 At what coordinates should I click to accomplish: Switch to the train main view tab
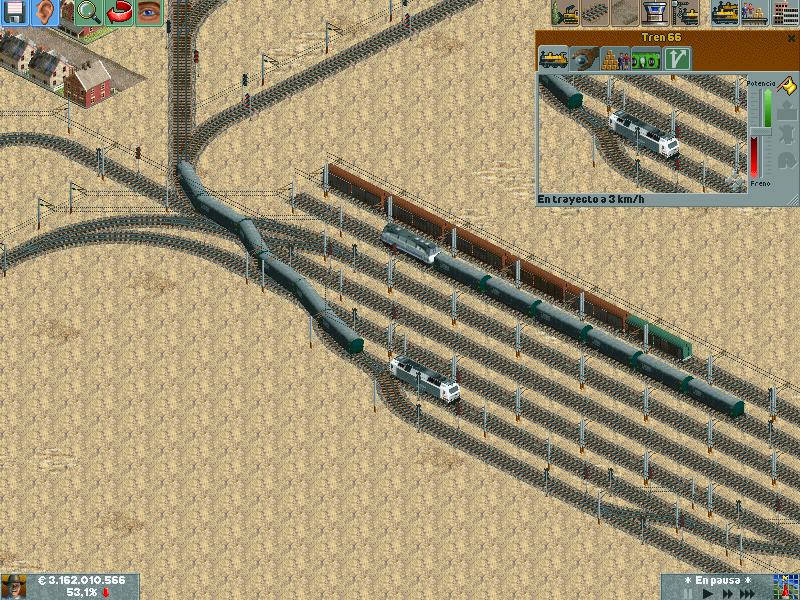553,59
